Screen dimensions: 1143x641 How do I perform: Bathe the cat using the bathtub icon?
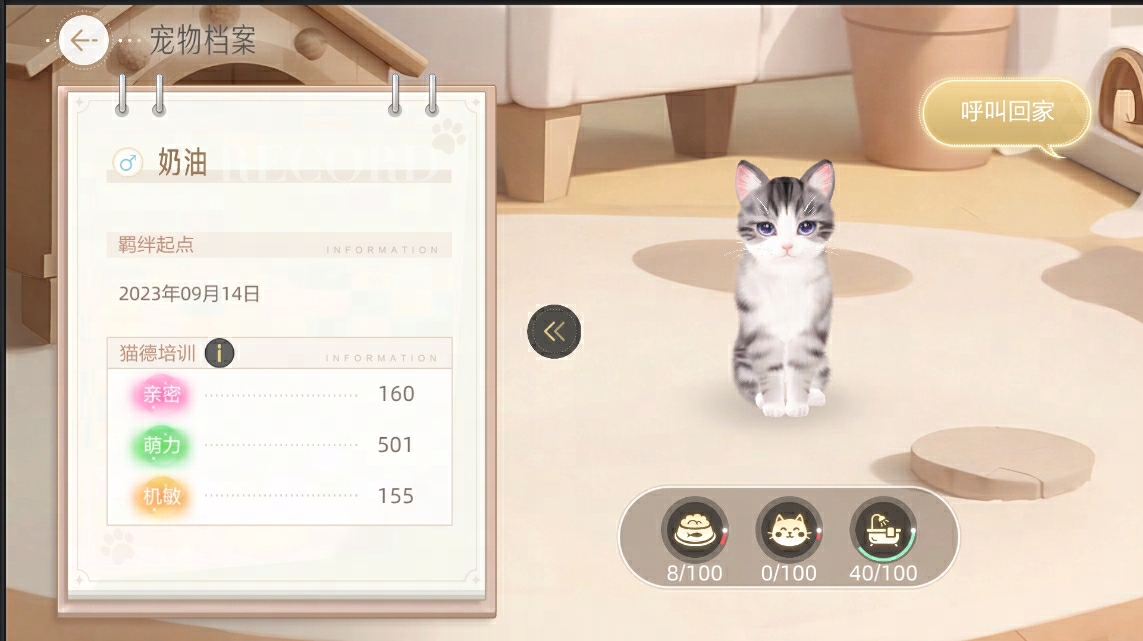pos(883,530)
